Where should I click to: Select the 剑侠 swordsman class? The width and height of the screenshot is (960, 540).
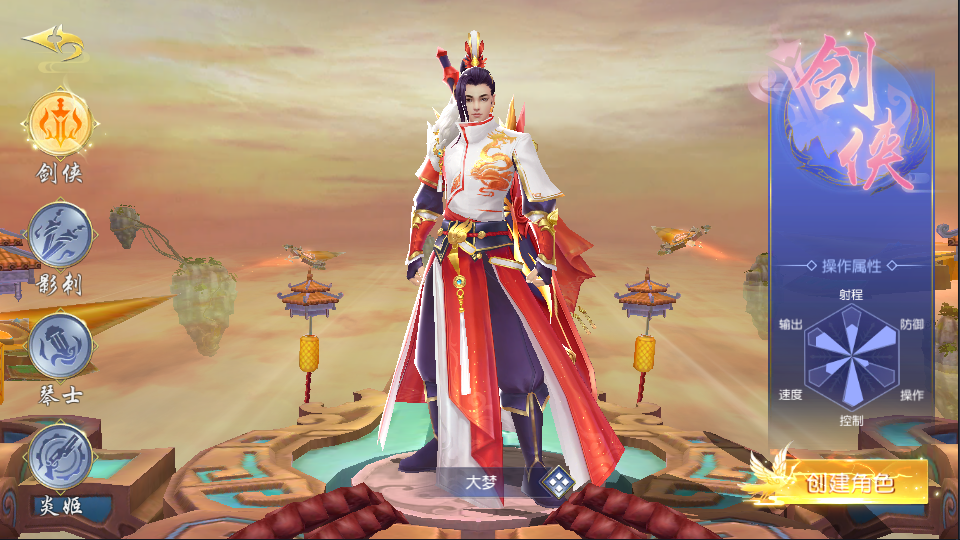61,124
